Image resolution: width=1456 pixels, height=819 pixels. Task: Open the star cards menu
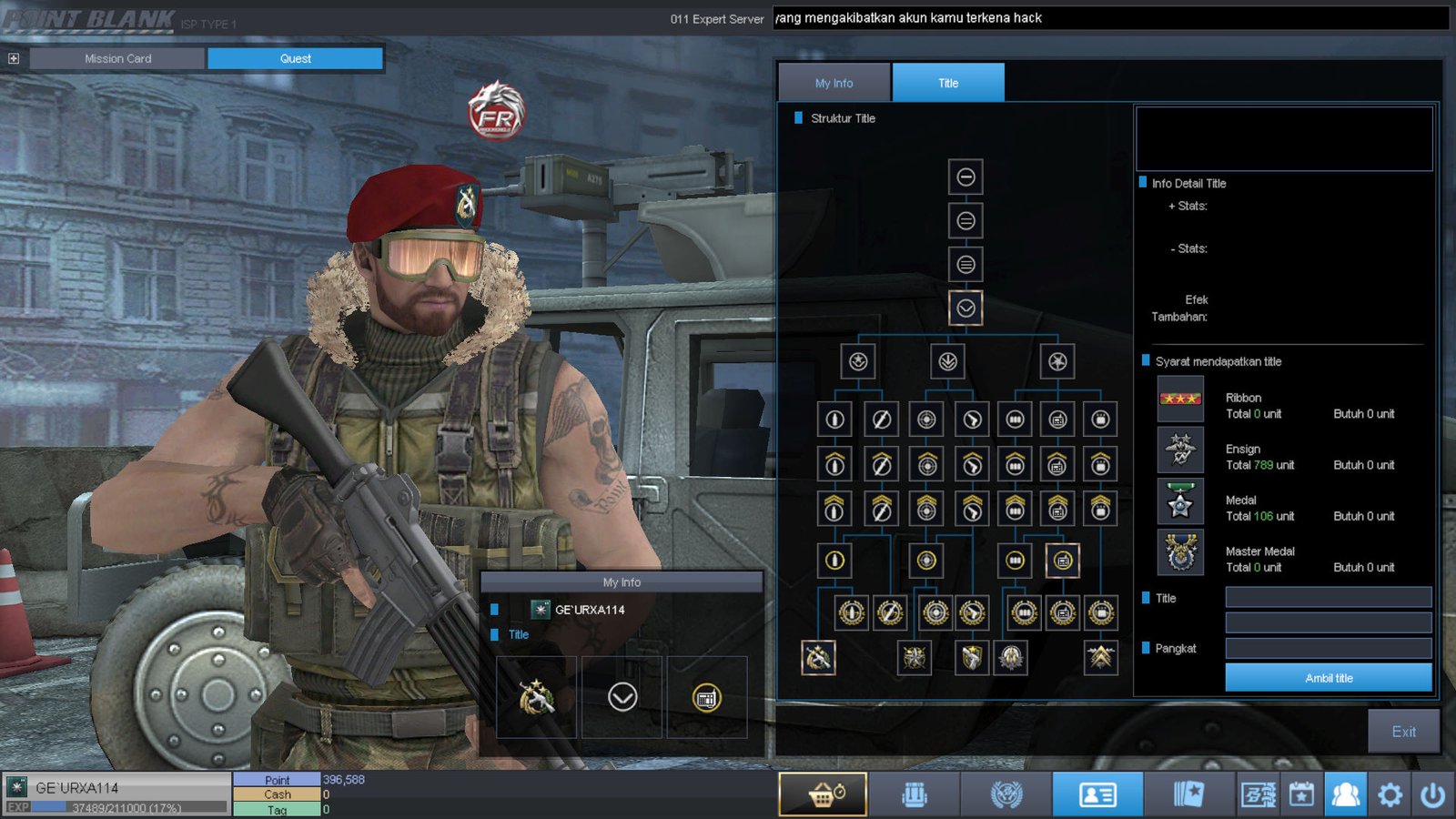pyautogui.click(x=1188, y=795)
